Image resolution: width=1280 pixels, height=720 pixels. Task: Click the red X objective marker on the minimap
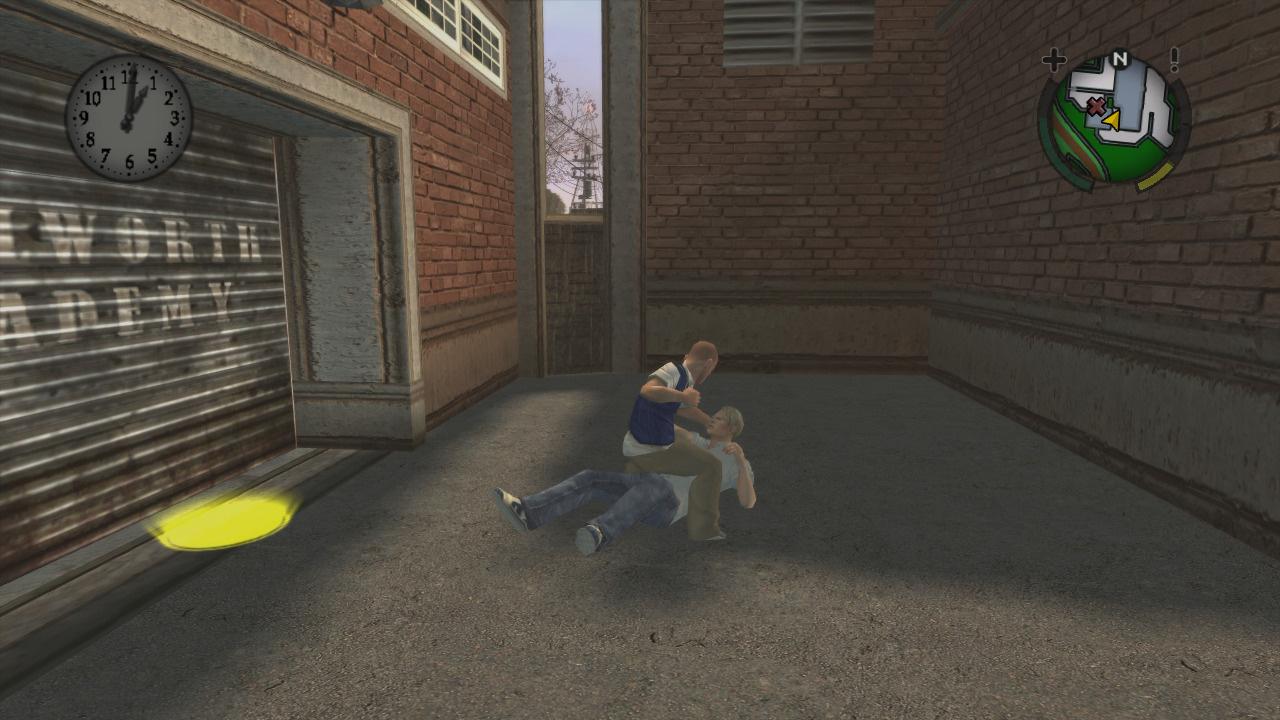(1096, 107)
